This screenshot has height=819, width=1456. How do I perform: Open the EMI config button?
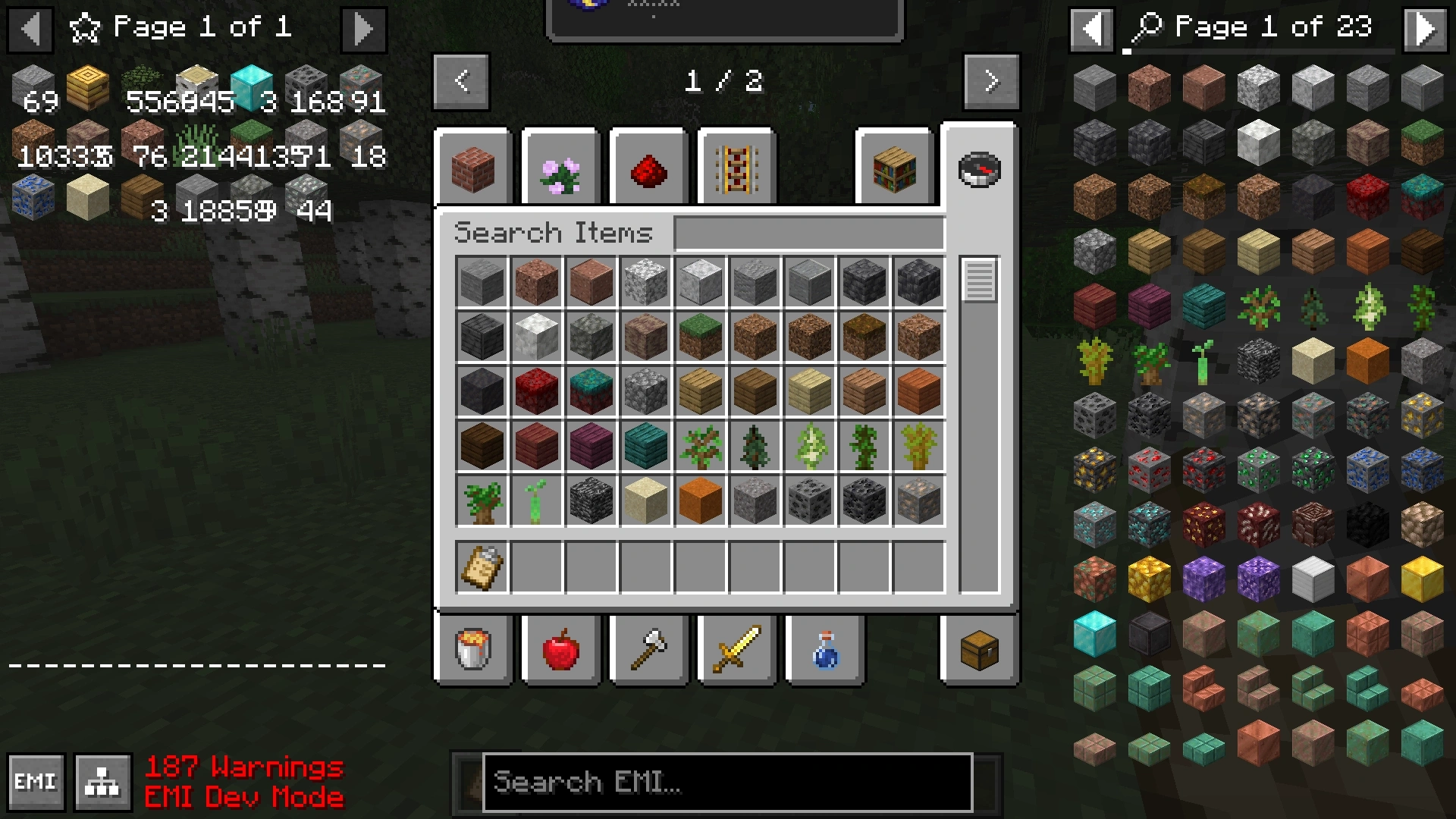point(36,782)
